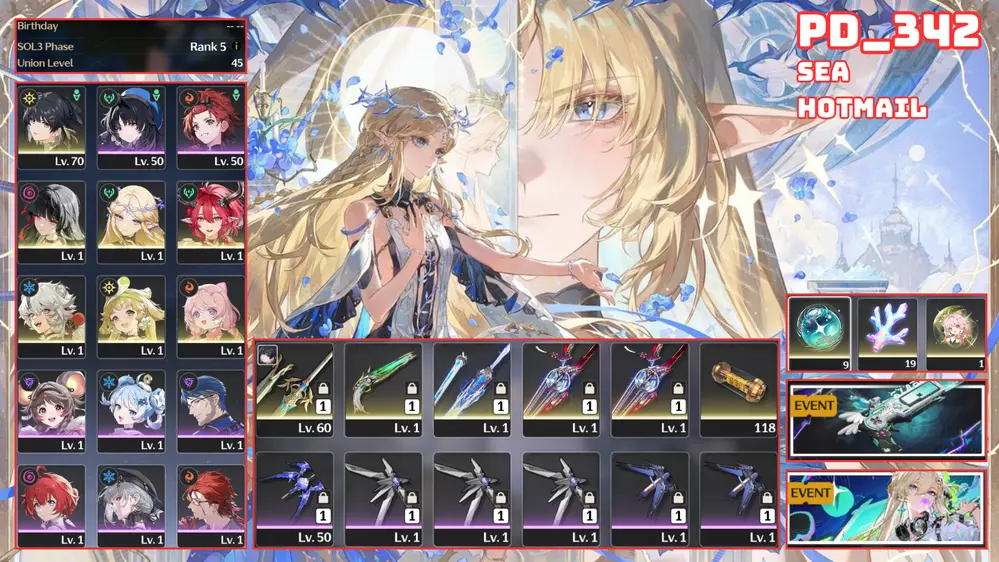
Task: Select the red-haired man with glasses
Action: click(210, 505)
